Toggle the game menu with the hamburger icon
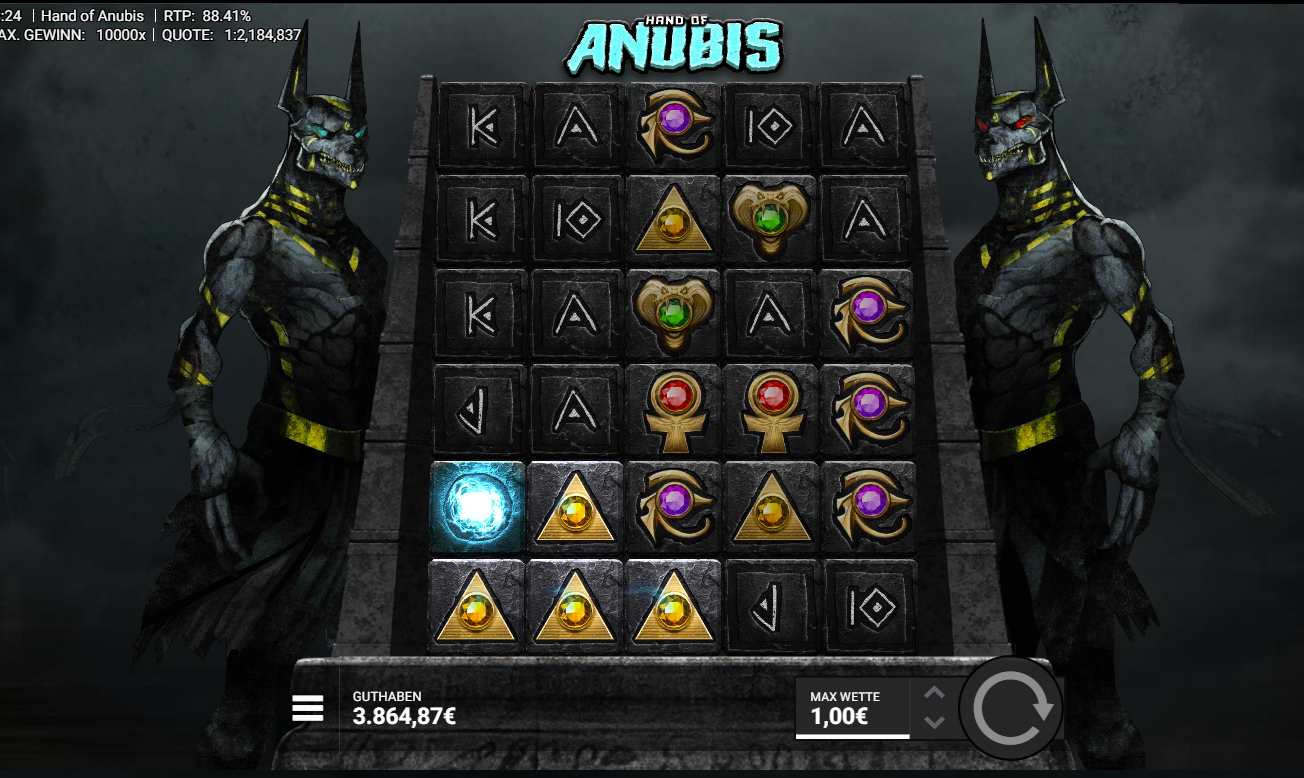1304x778 pixels. (x=307, y=708)
